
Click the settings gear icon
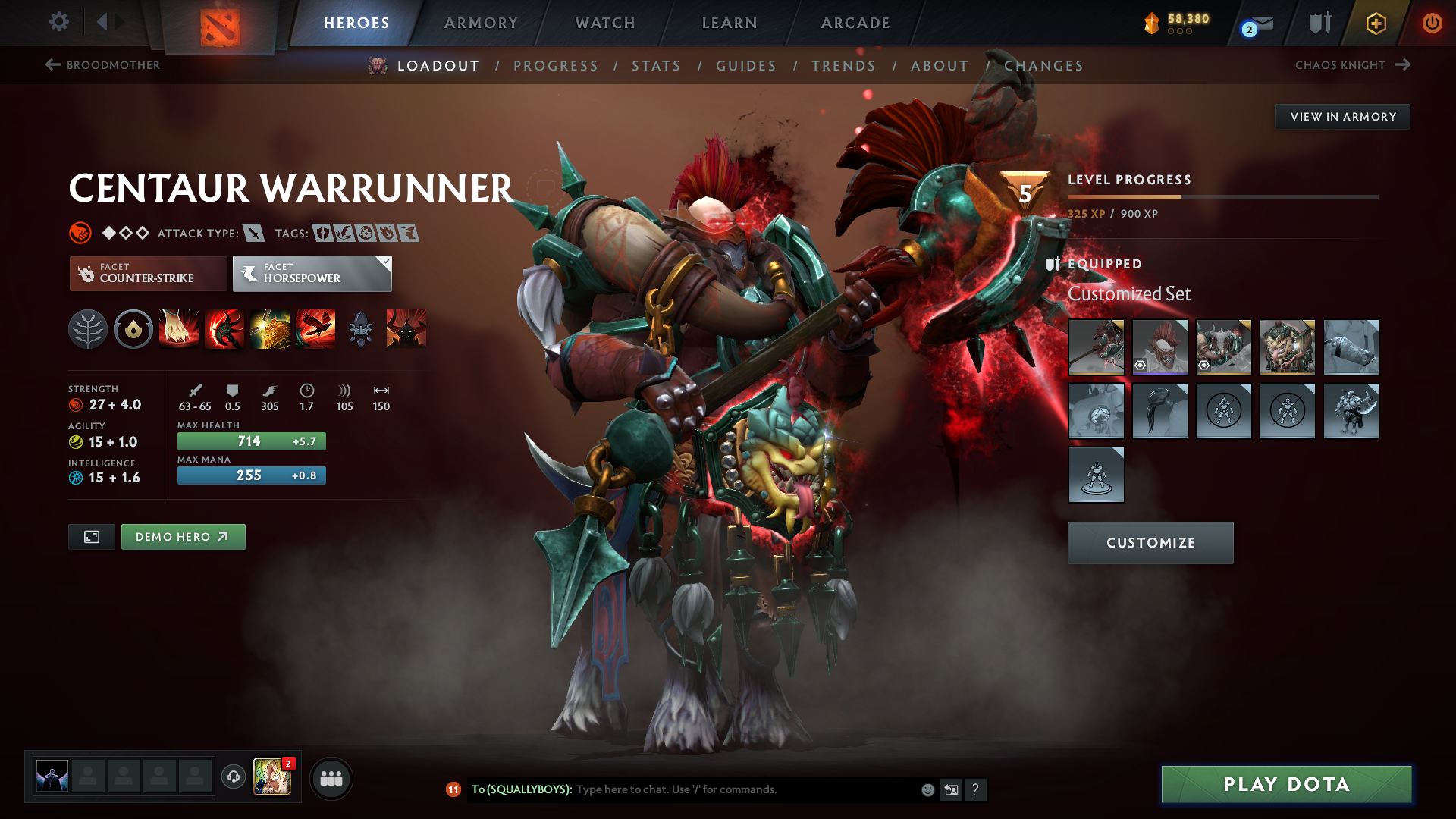pyautogui.click(x=59, y=23)
